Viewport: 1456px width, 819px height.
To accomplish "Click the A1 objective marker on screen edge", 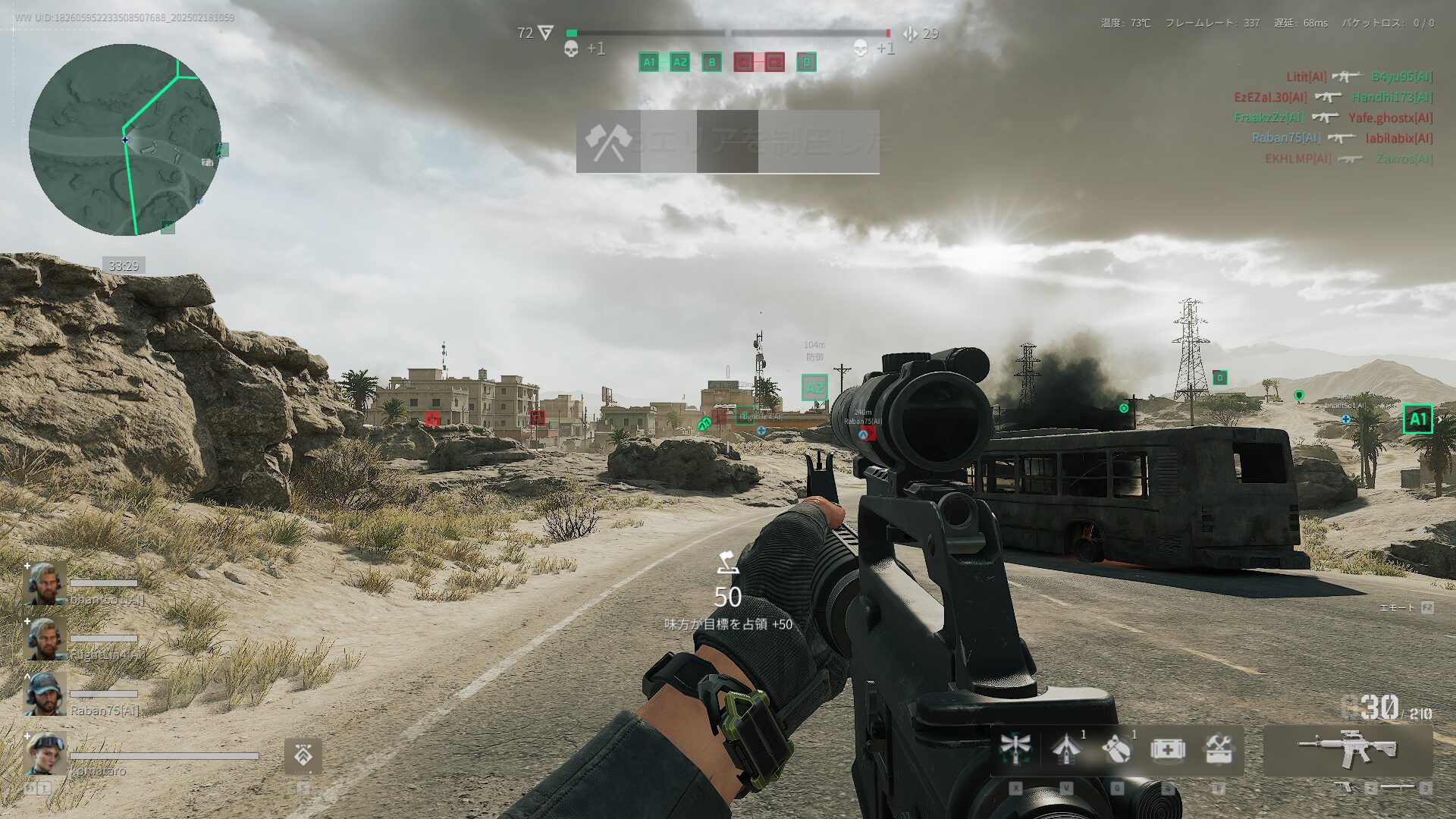I will point(1417,419).
